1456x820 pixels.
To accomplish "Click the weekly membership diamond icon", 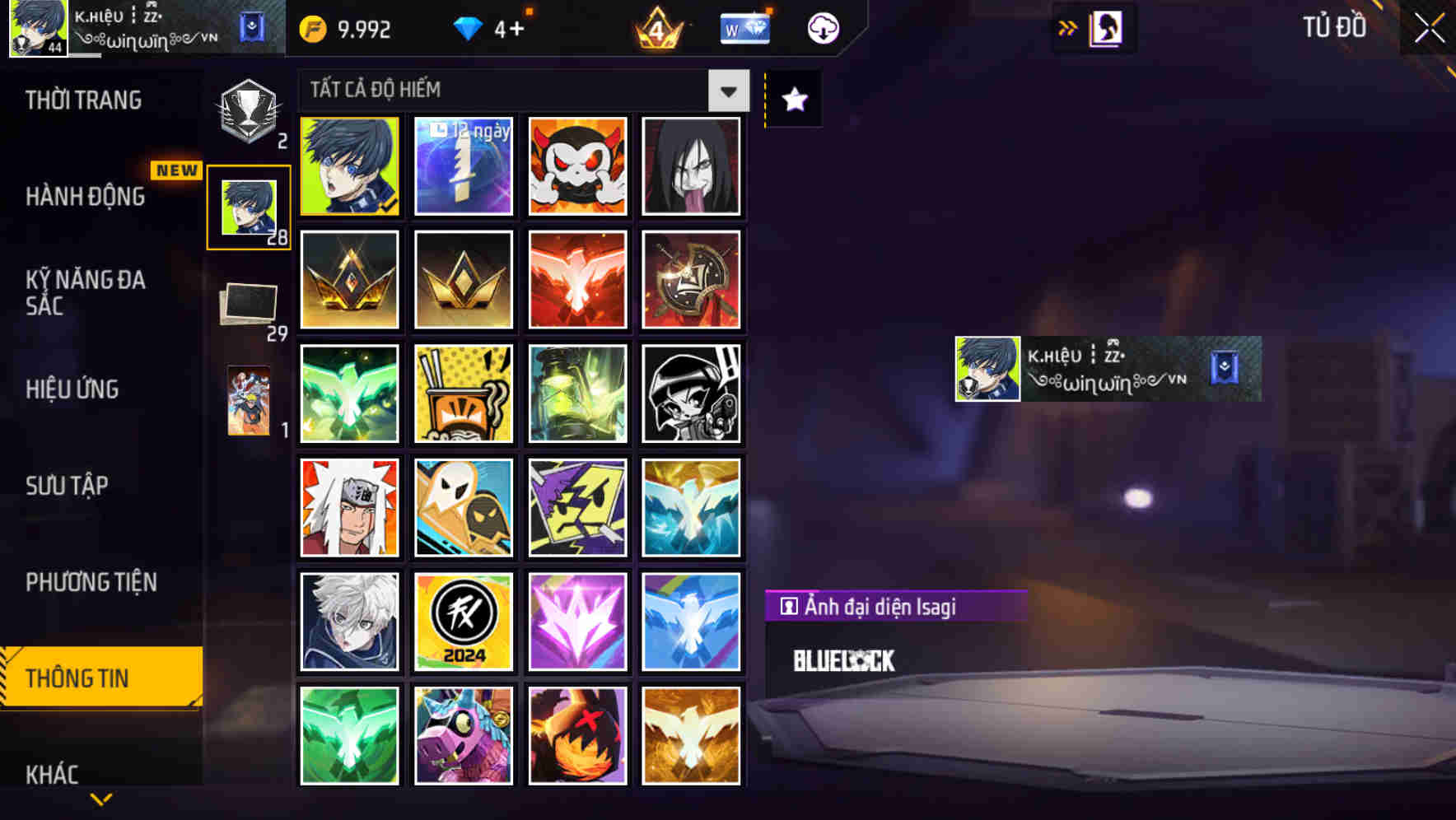I will point(744,27).
